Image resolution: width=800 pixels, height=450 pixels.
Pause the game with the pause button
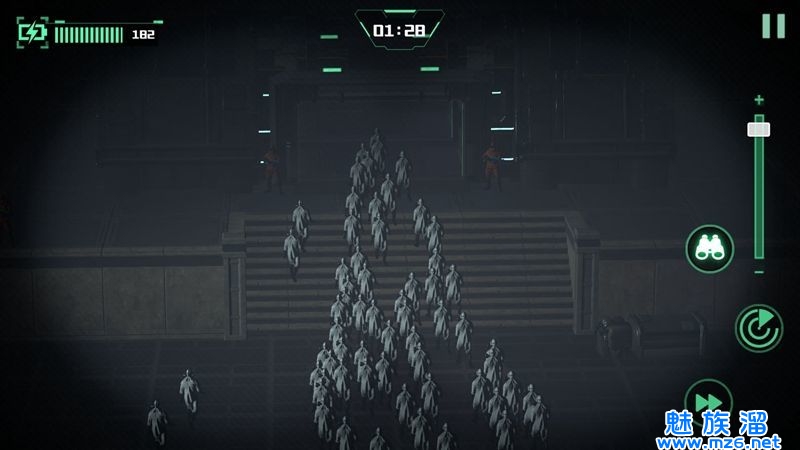773,26
